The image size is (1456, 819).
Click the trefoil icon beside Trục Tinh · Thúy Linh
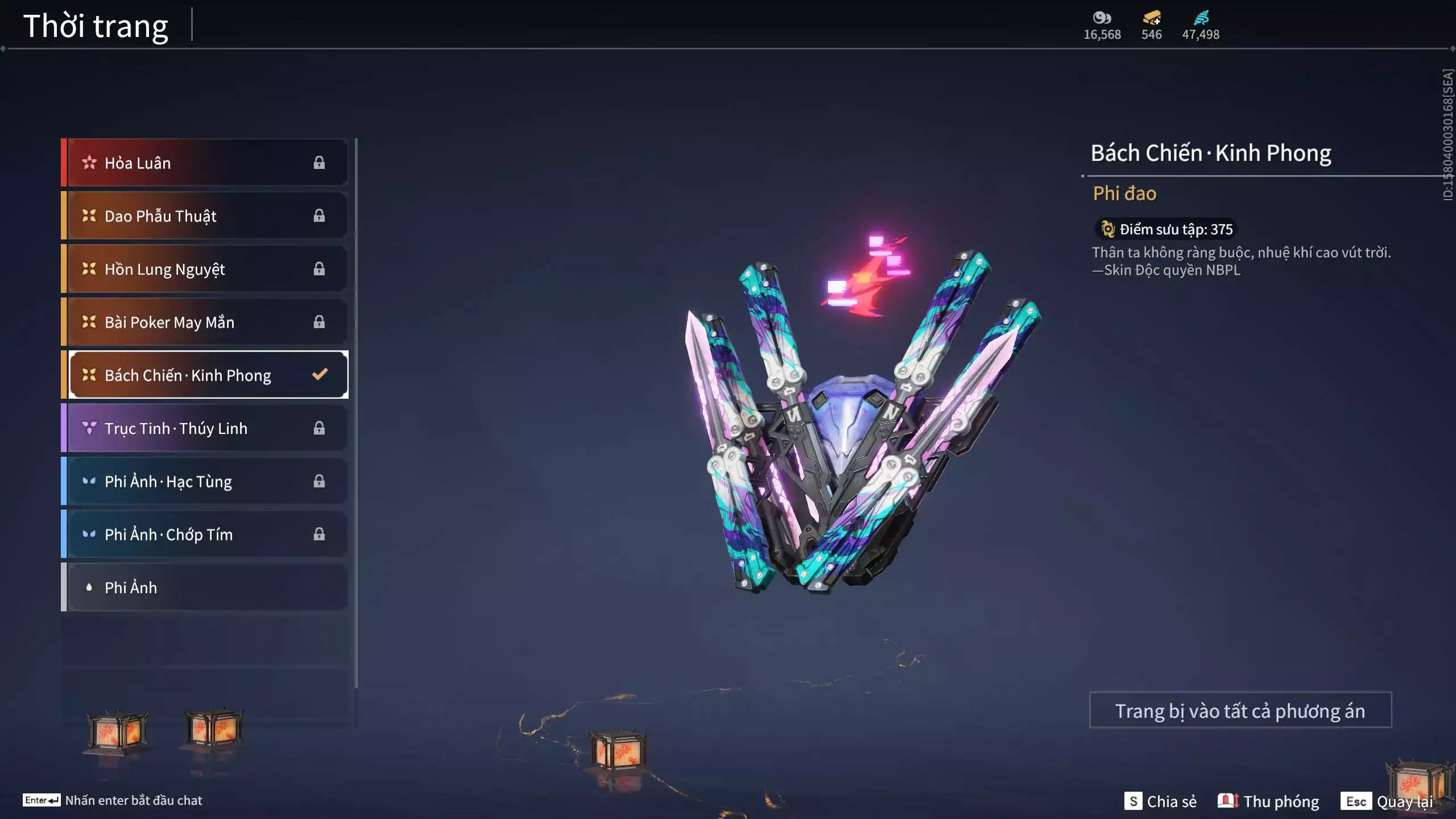pos(88,428)
